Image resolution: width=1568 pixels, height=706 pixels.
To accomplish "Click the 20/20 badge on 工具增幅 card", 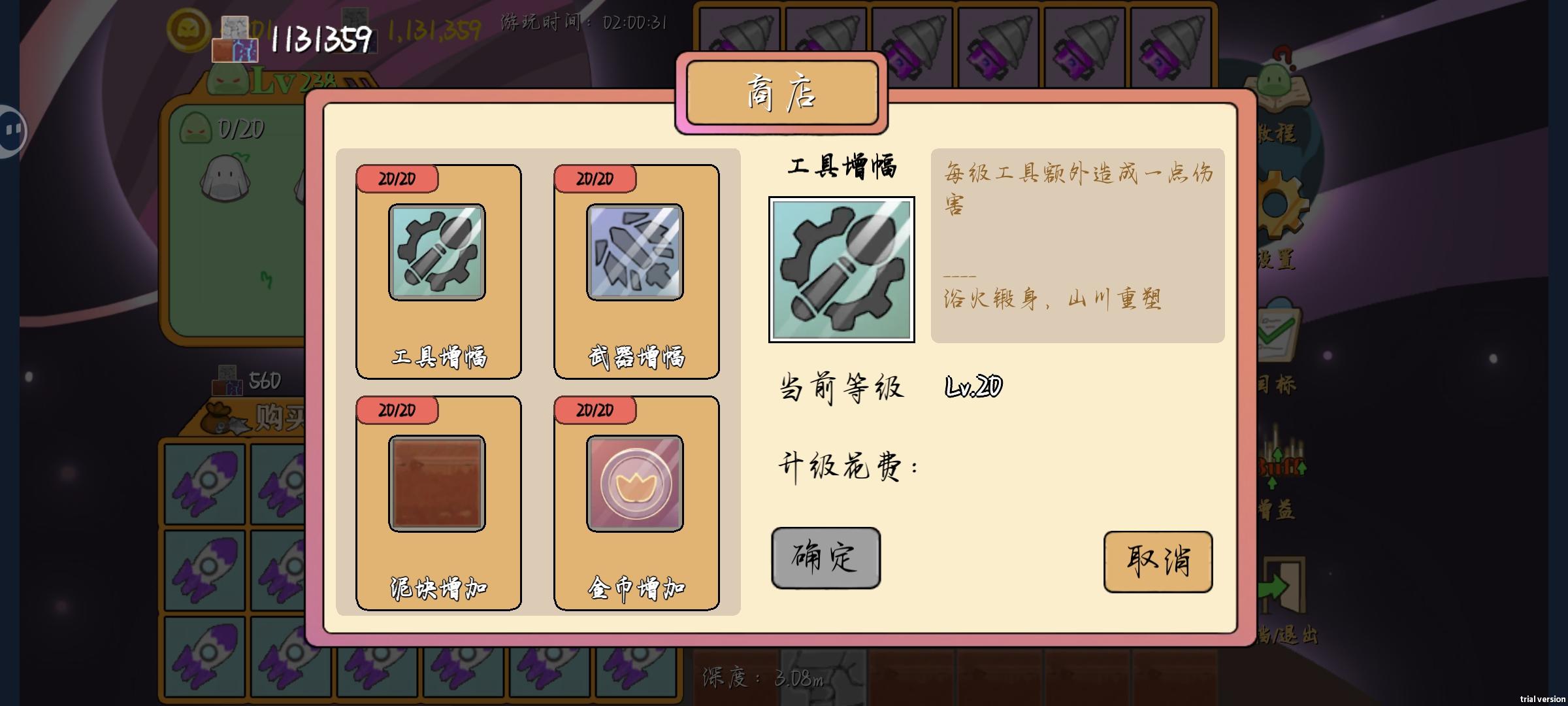I will [397, 178].
